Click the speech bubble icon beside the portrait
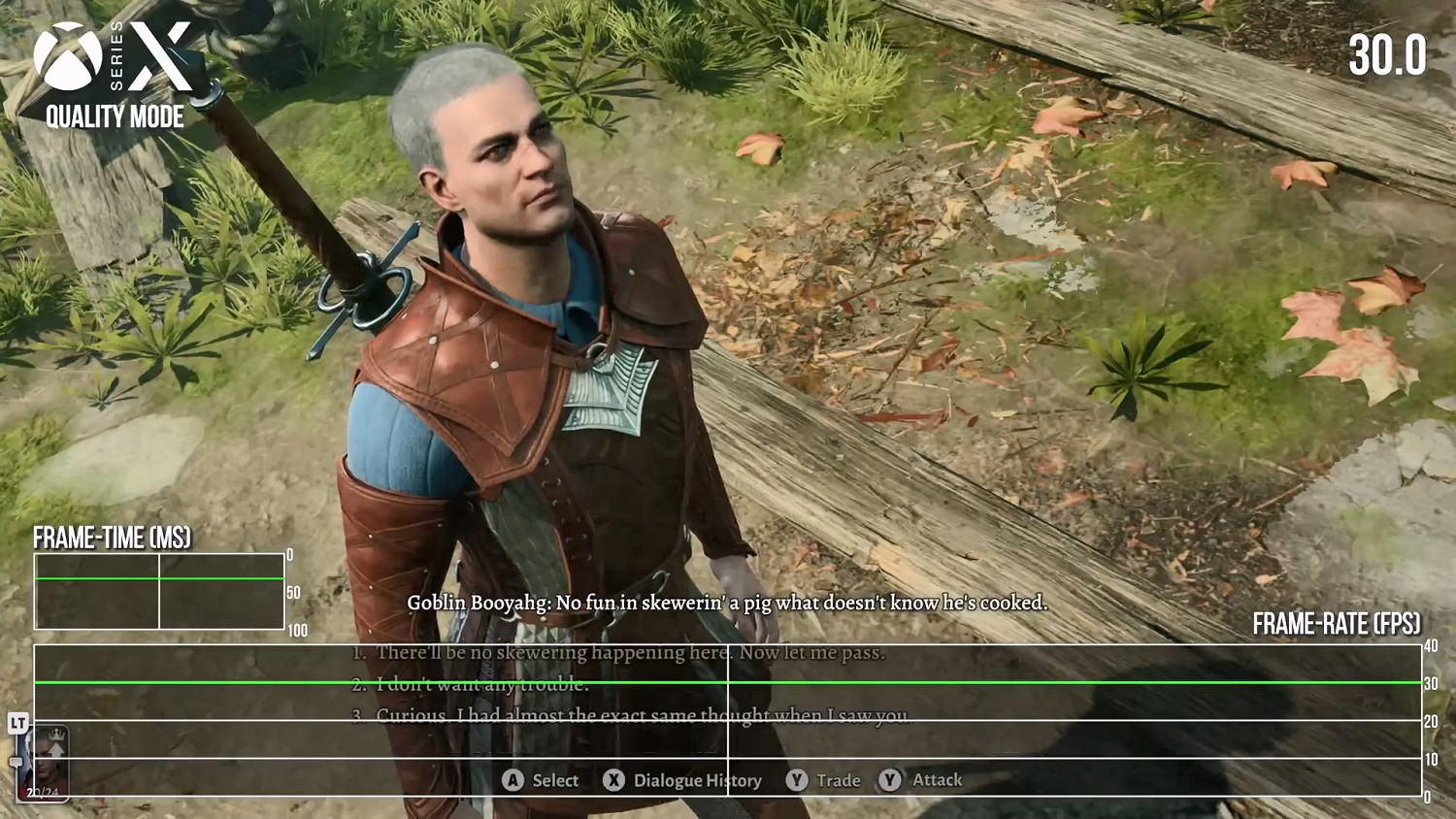The height and width of the screenshot is (819, 1456). click(x=17, y=761)
